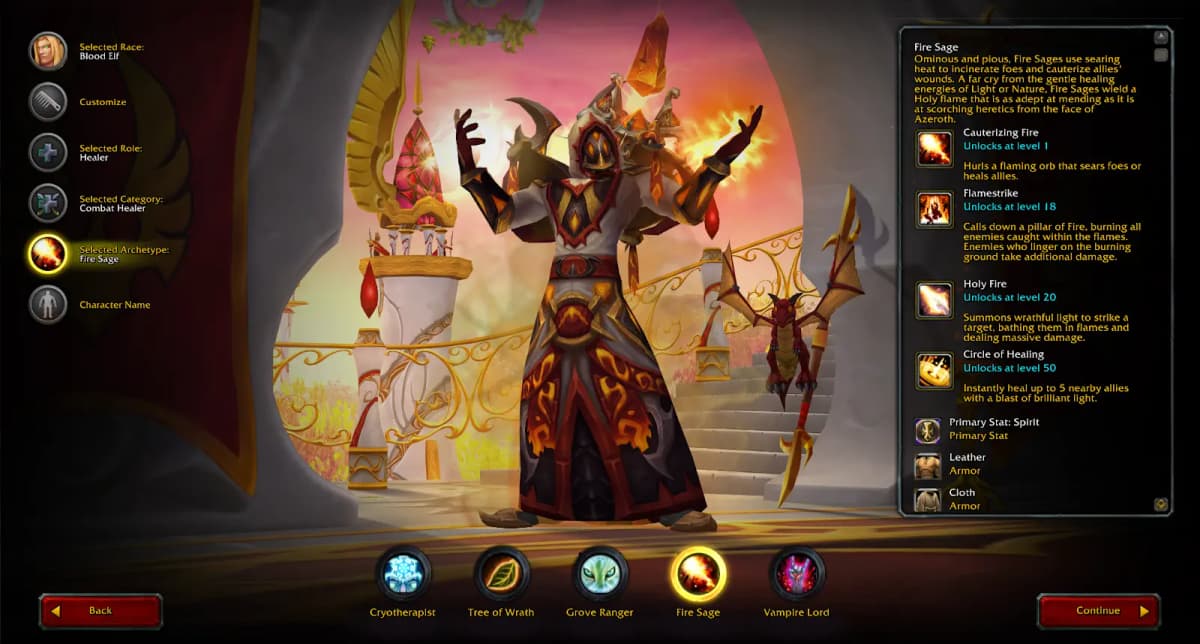
Task: Go to the Character Name step
Action: 48,304
